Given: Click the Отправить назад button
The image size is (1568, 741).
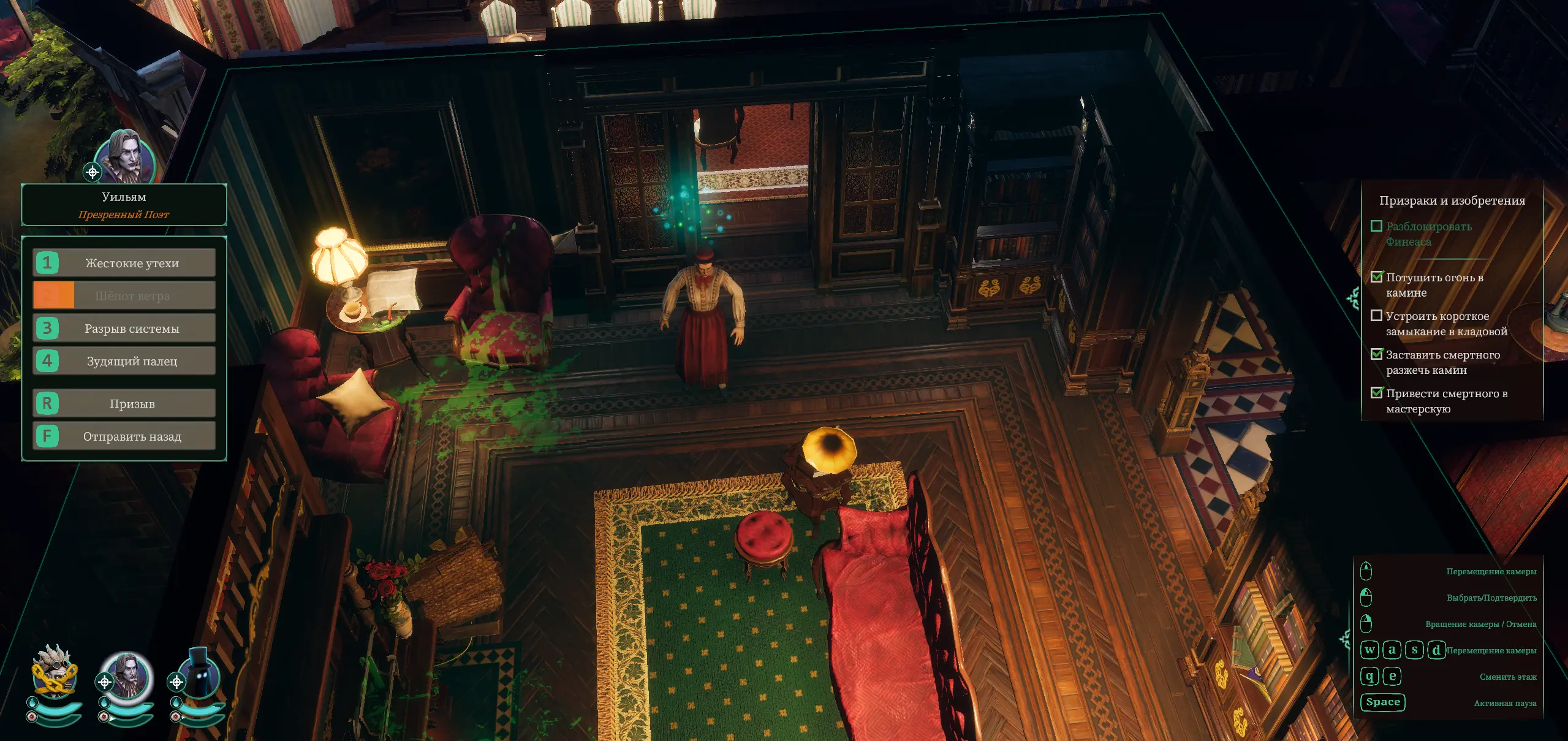Looking at the screenshot, I should pyautogui.click(x=124, y=436).
